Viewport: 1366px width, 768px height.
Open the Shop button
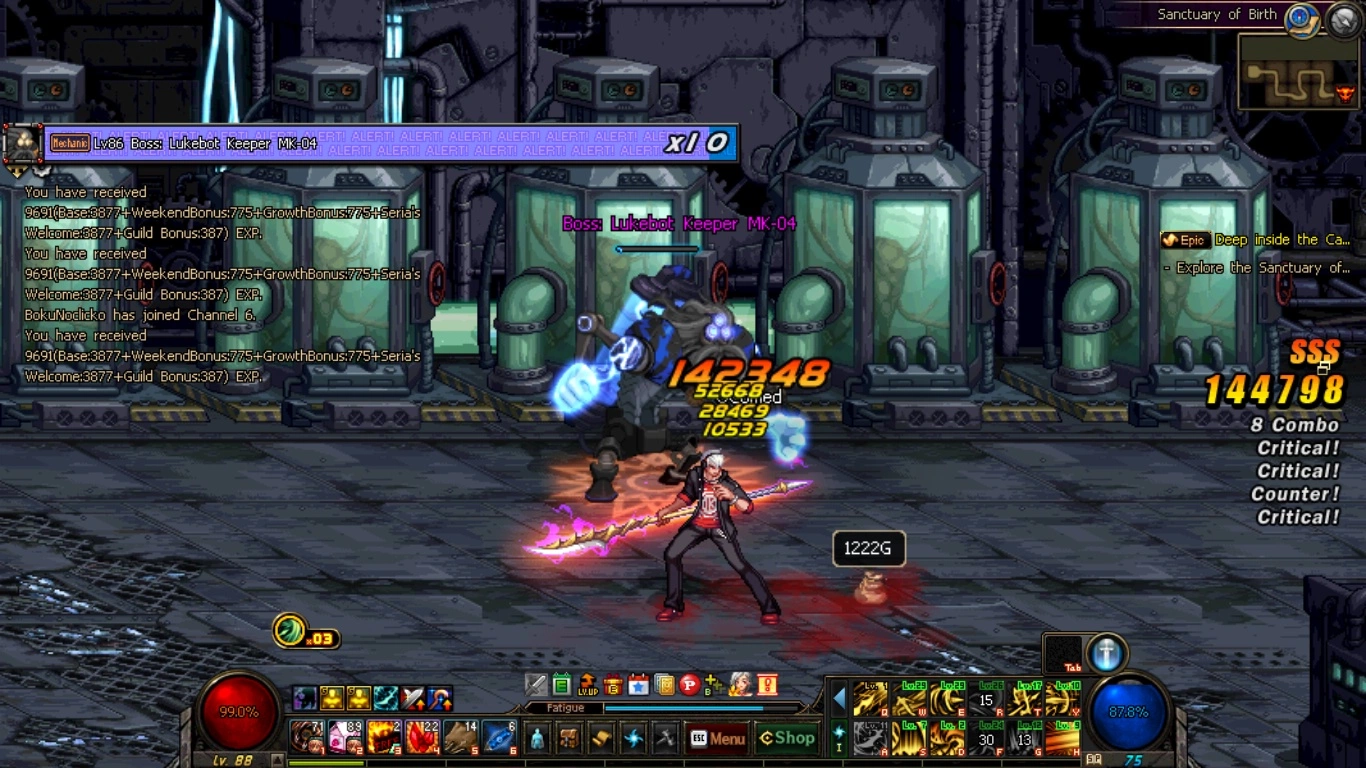787,739
